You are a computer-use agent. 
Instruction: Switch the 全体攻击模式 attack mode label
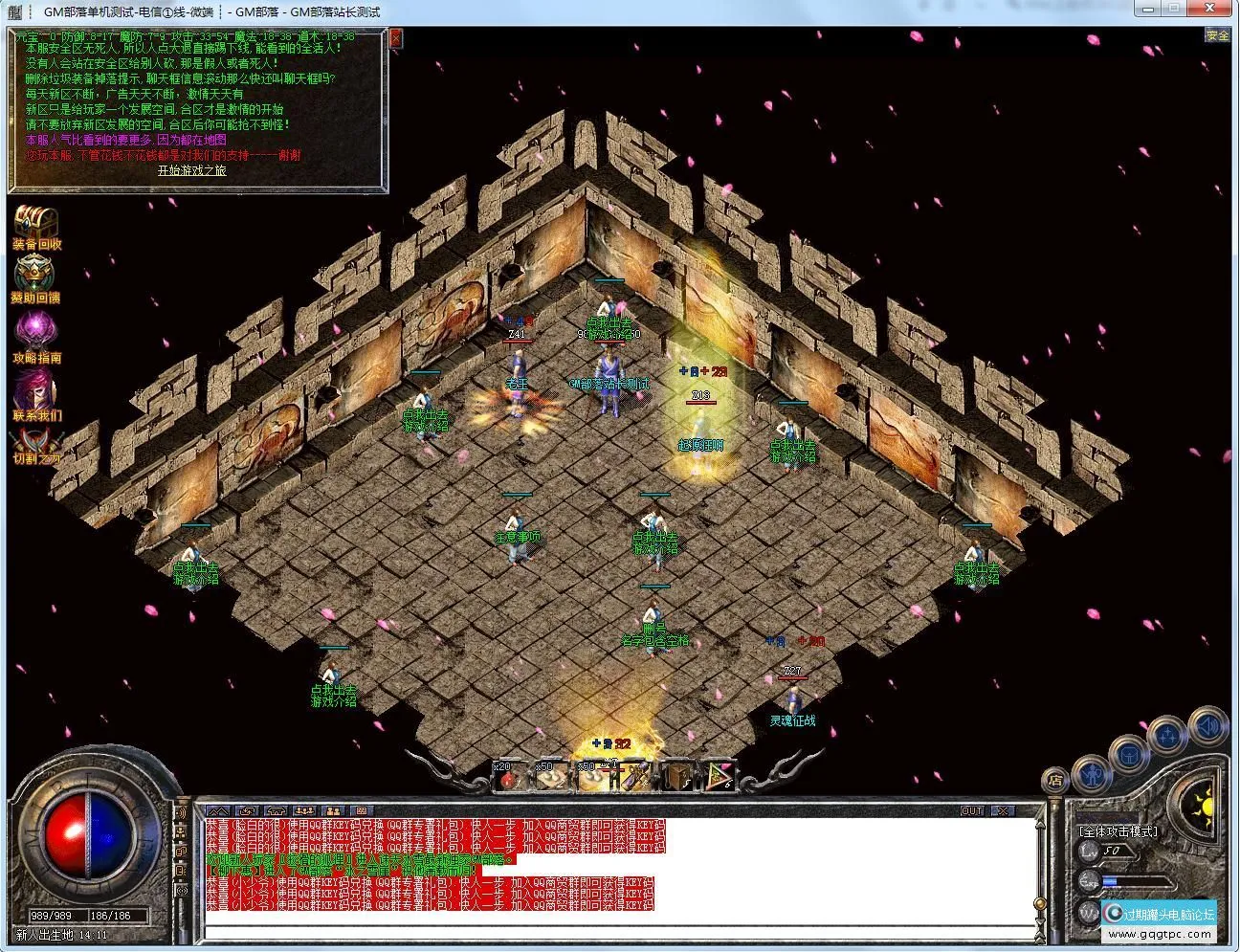coord(1118,831)
